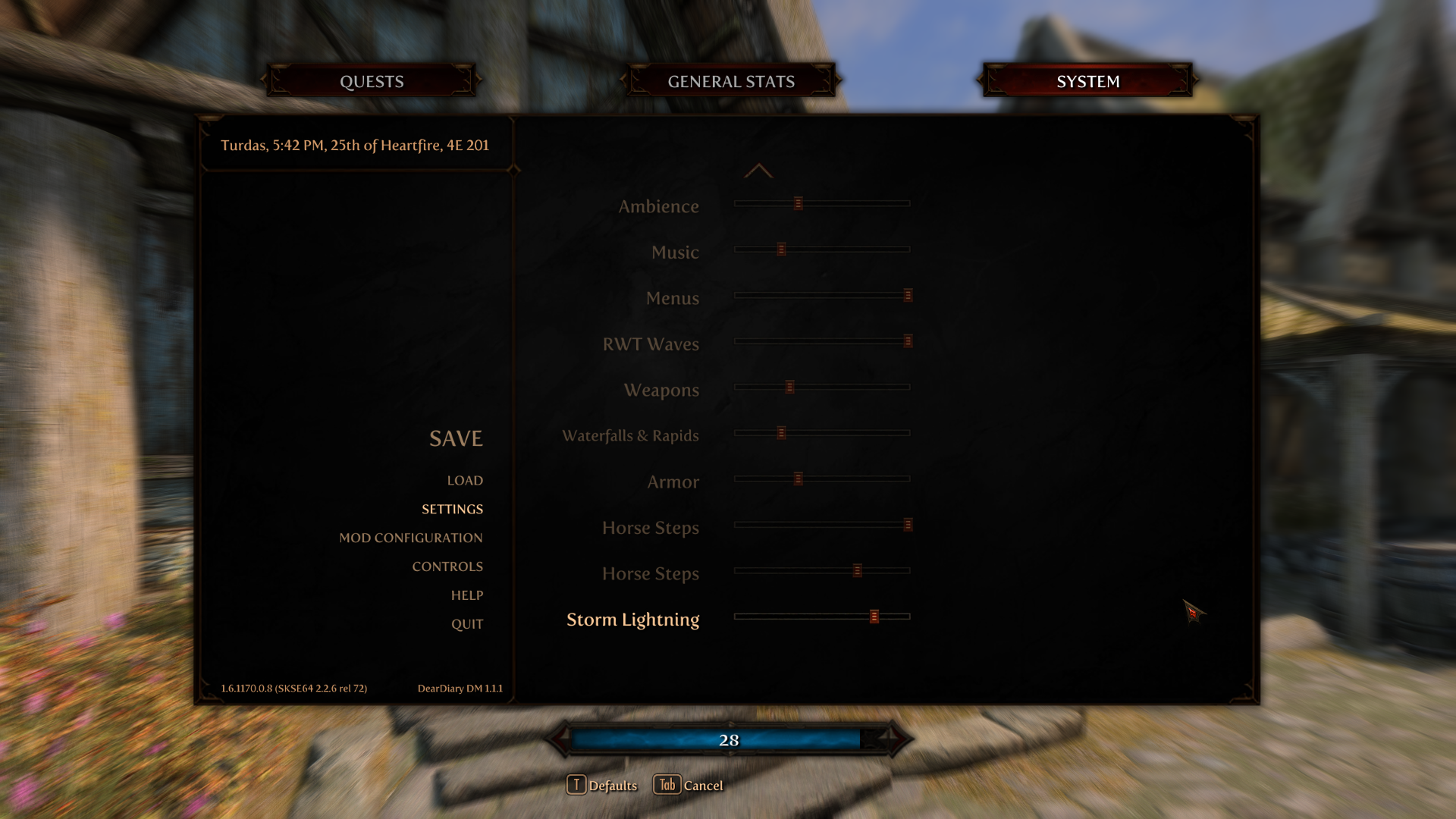Image resolution: width=1456 pixels, height=819 pixels.
Task: Set the Storm Lightning slider
Action: pos(874,617)
